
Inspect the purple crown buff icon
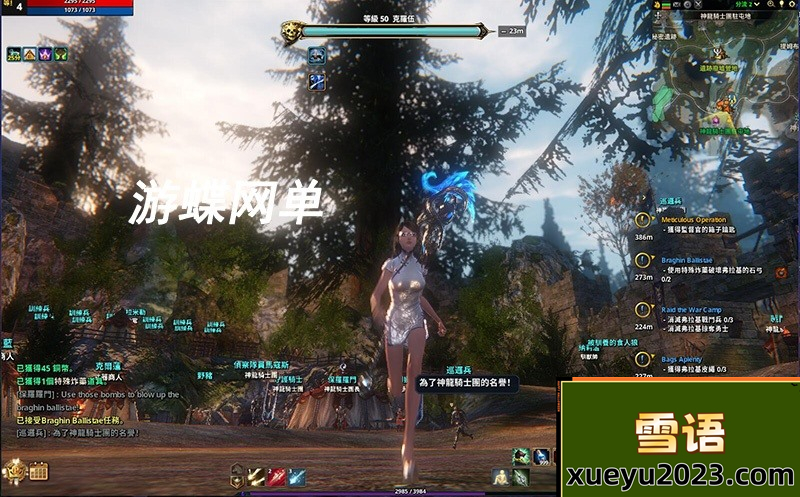pos(45,54)
